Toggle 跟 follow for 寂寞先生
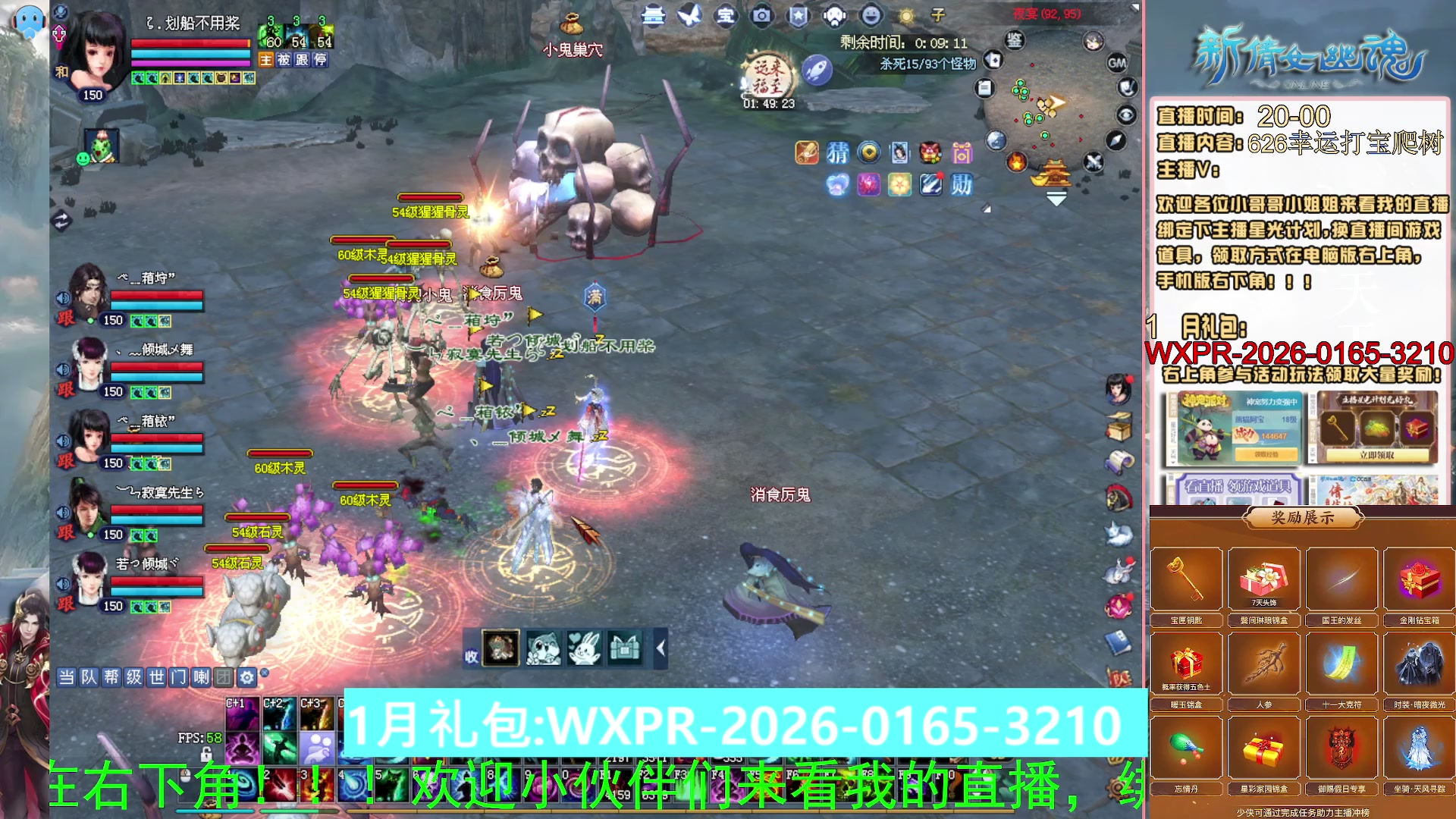The width and height of the screenshot is (1456, 819). pyautogui.click(x=64, y=534)
